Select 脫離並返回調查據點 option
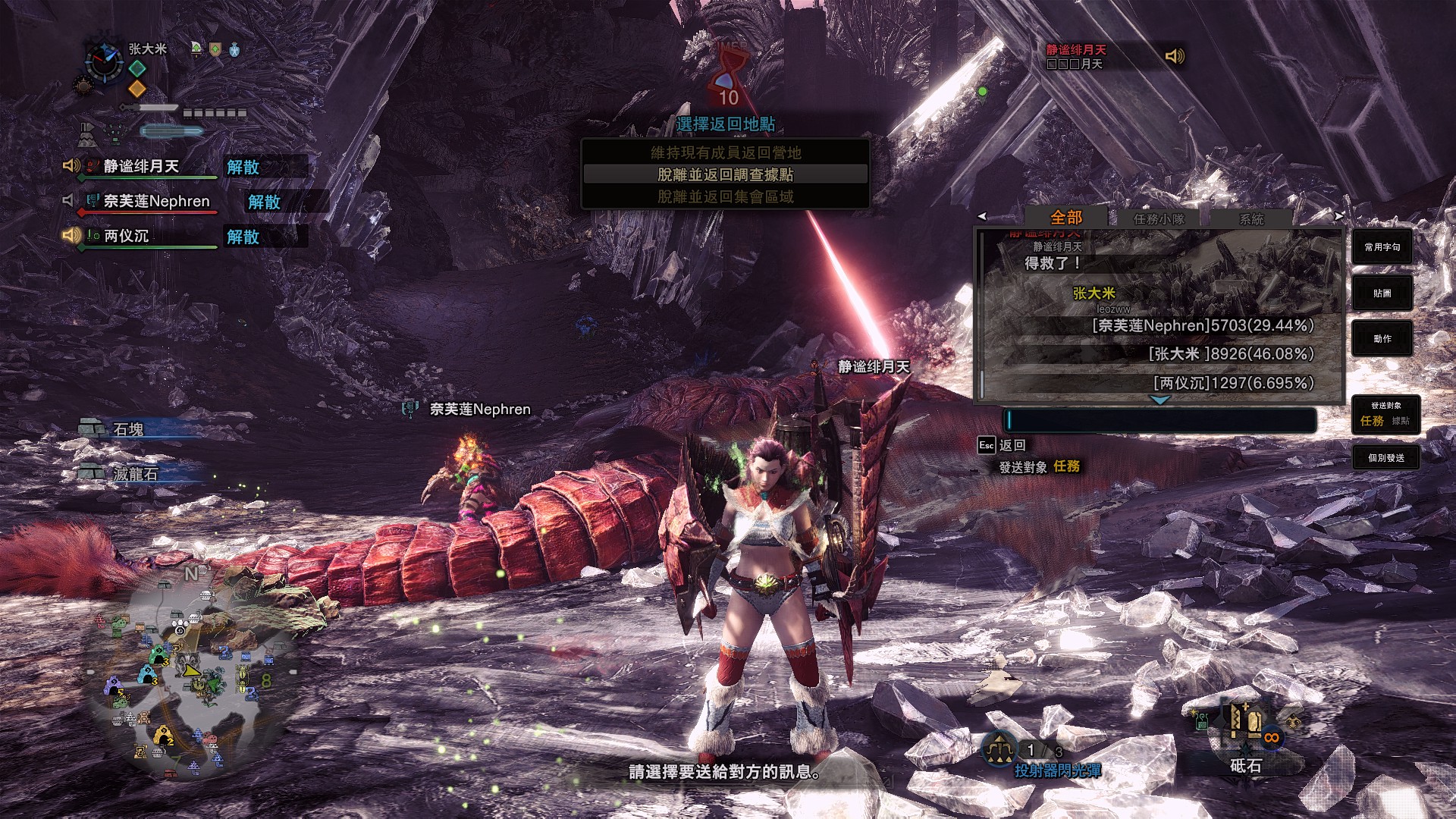1456x819 pixels. tap(725, 174)
